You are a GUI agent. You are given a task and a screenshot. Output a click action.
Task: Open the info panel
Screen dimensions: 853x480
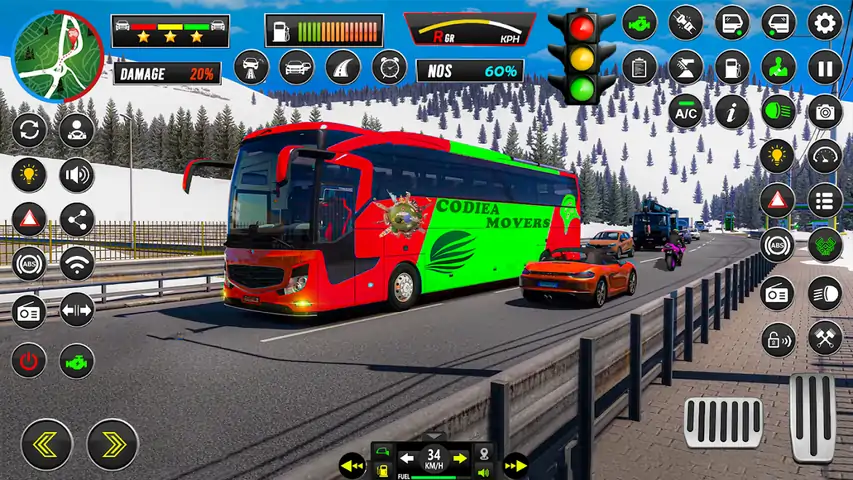click(732, 112)
